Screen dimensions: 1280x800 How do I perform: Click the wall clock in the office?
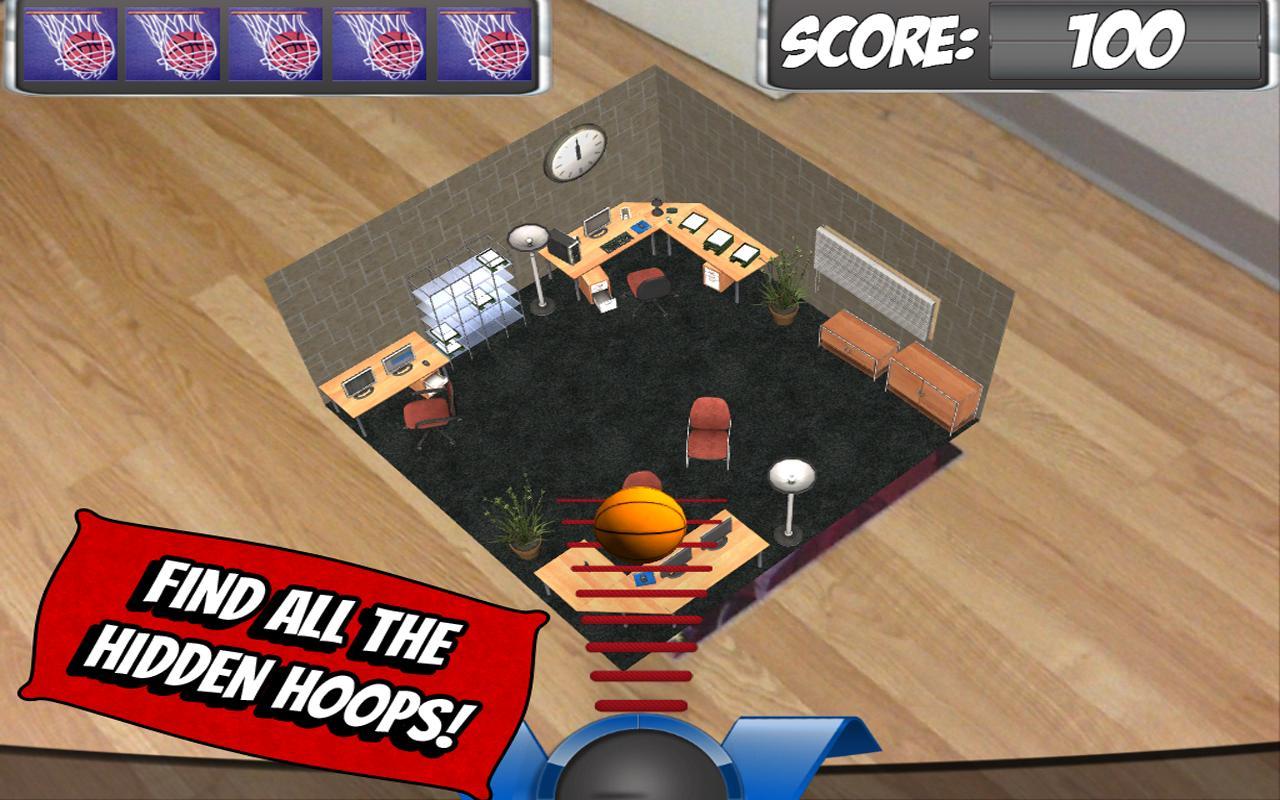[x=578, y=153]
